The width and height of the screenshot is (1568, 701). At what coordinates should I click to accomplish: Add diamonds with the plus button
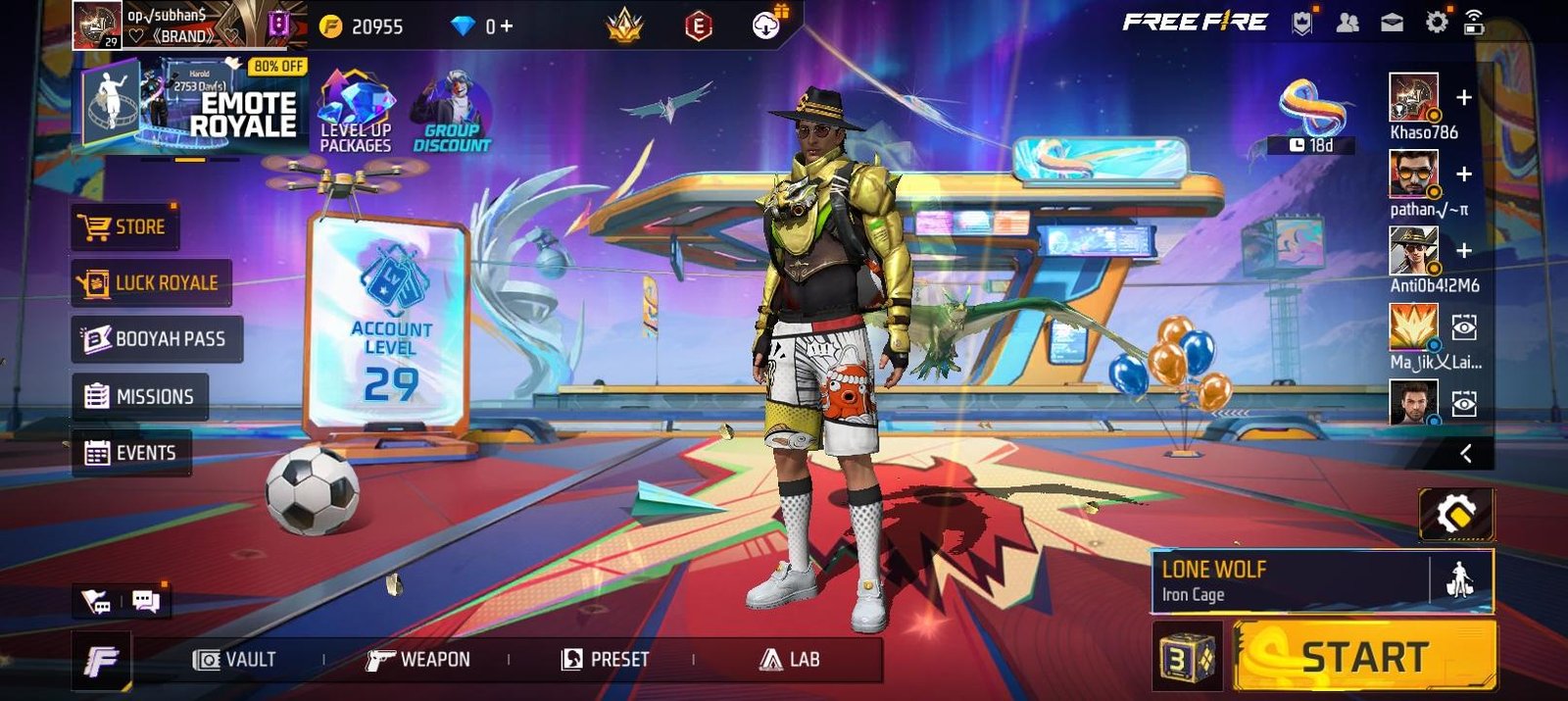coord(506,26)
